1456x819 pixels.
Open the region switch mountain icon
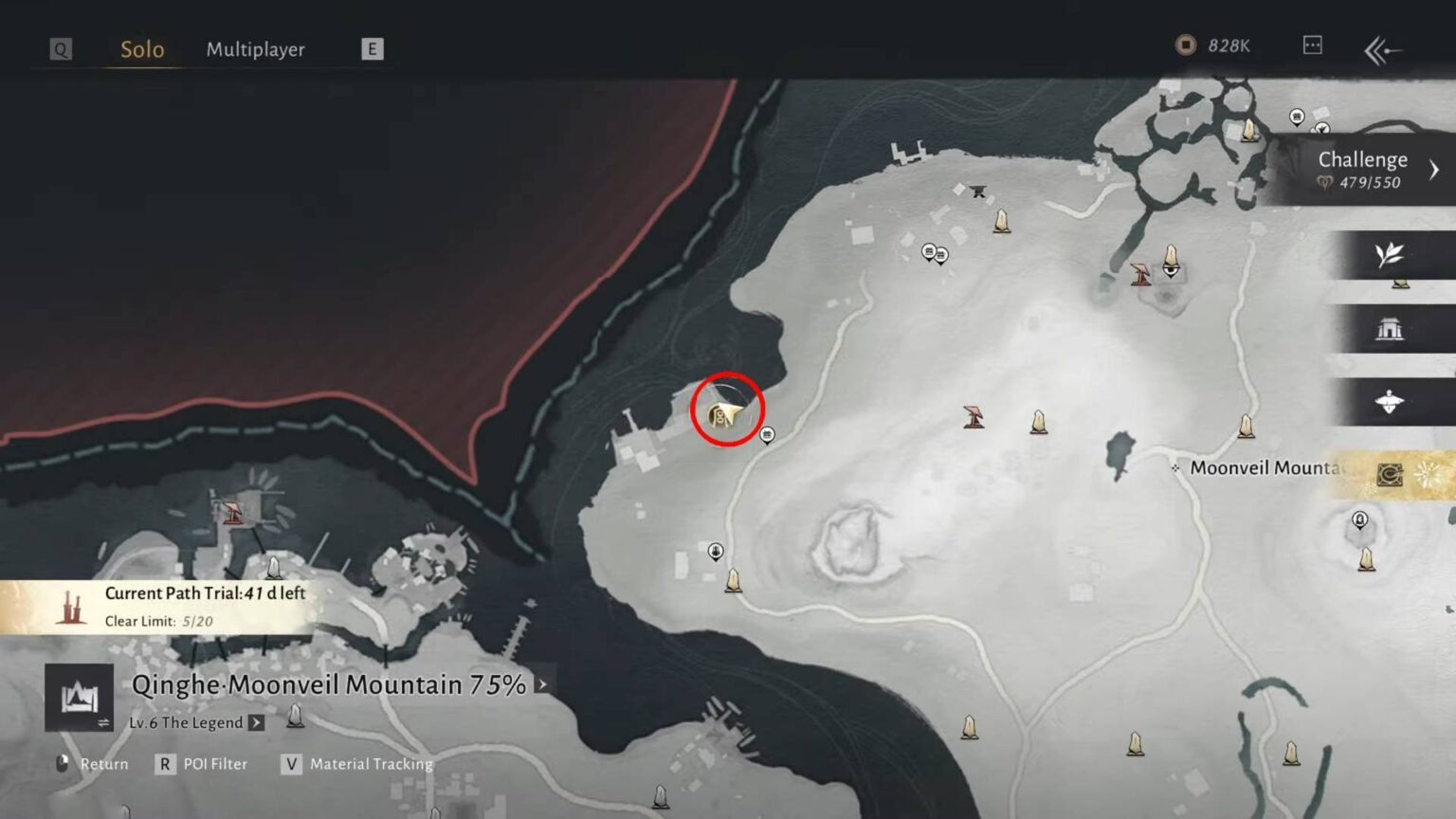[x=80, y=698]
